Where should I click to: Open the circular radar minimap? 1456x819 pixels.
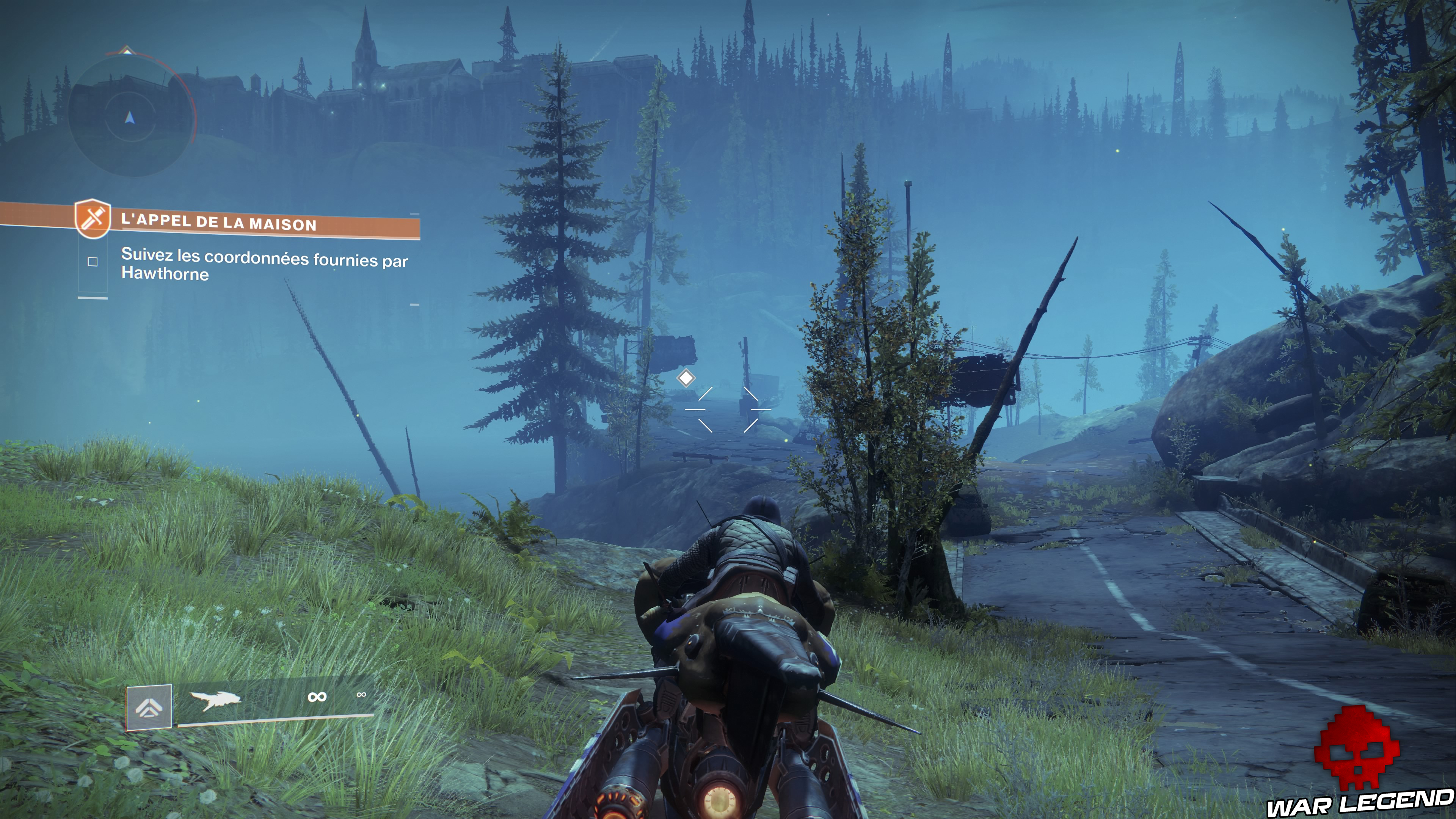[130, 116]
